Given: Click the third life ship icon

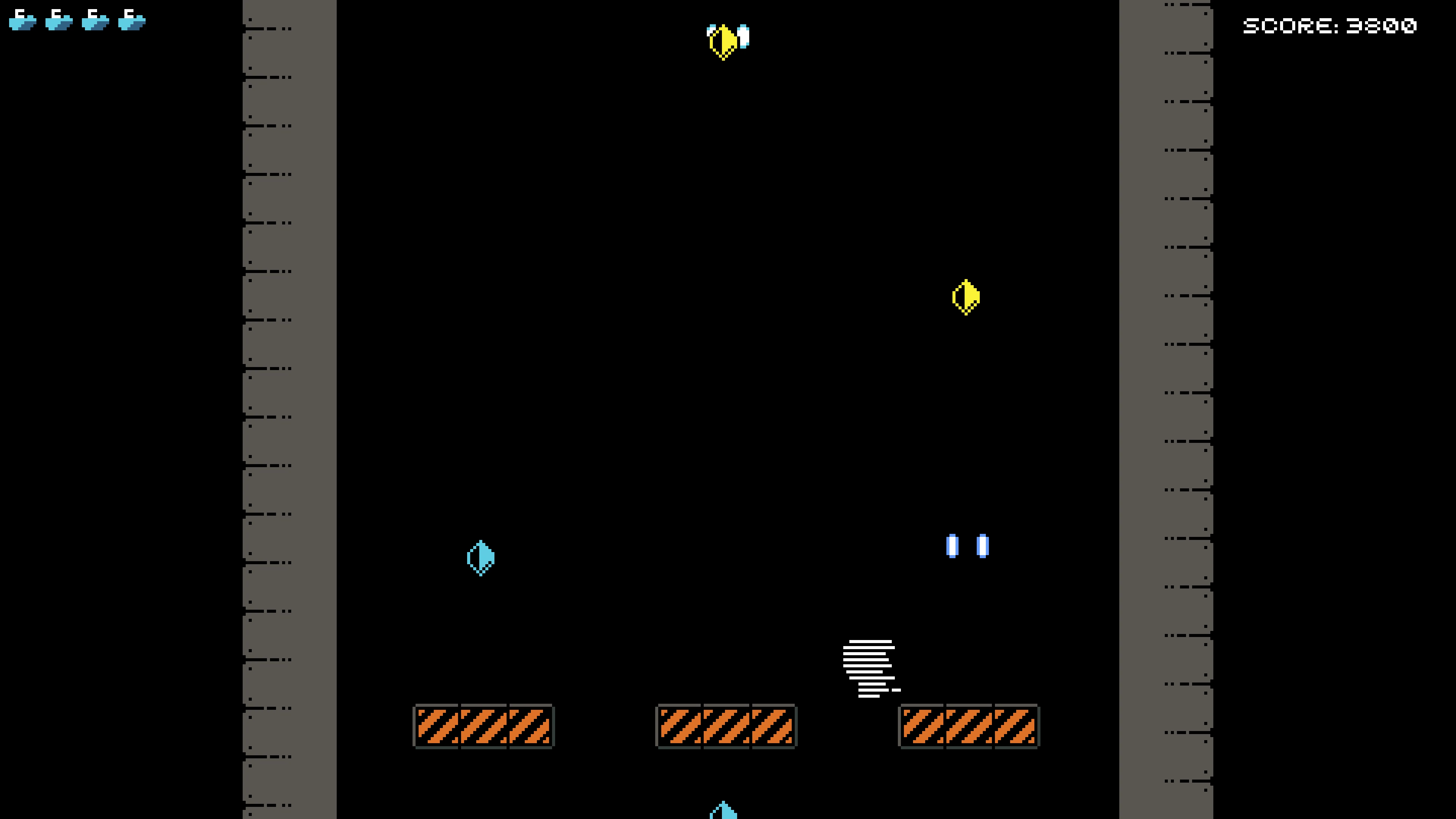Looking at the screenshot, I should 95,20.
